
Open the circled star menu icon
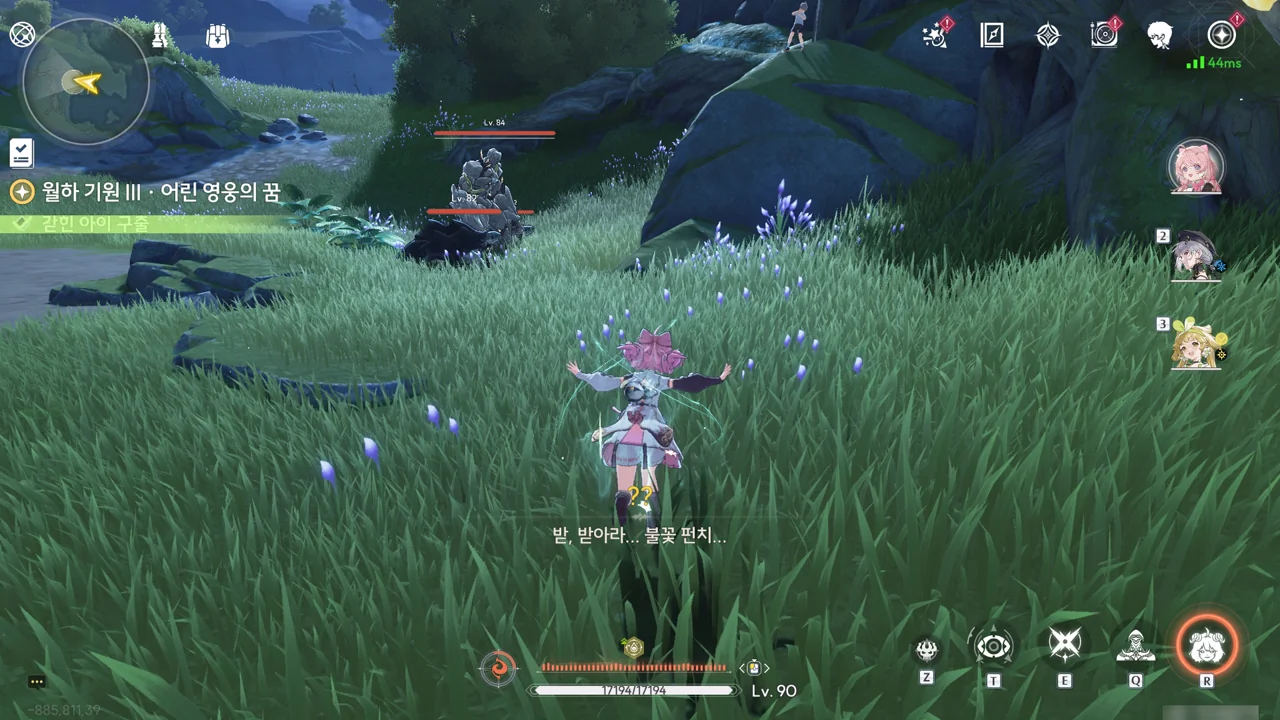point(1220,36)
